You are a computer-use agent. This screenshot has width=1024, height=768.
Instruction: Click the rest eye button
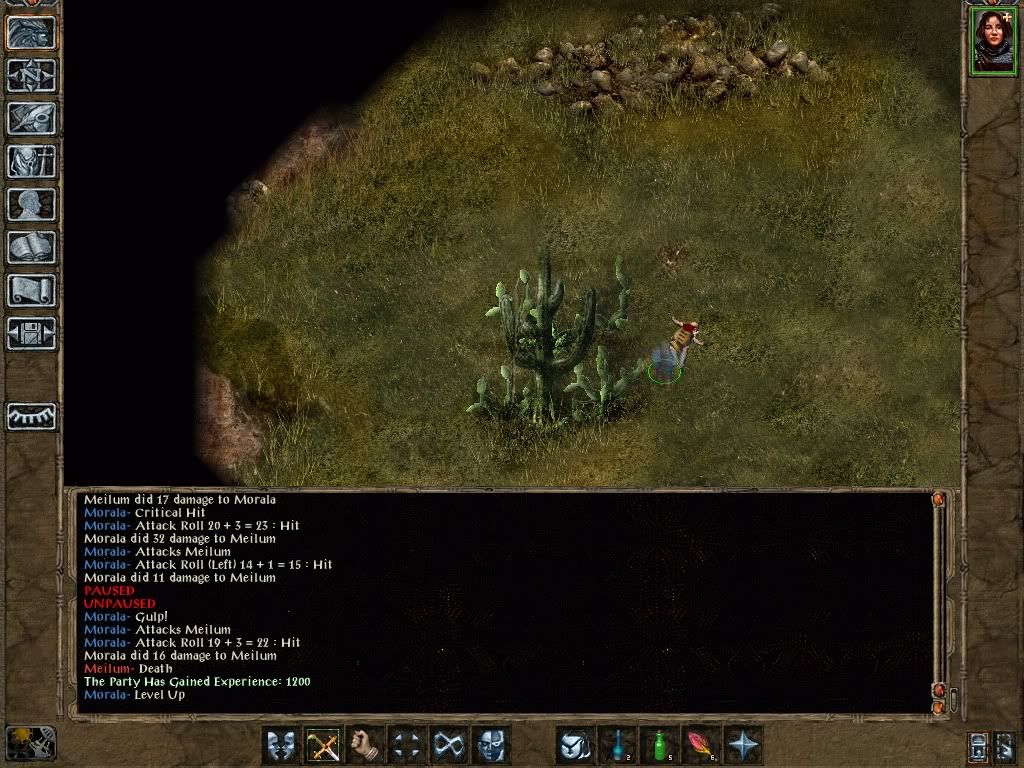pyautogui.click(x=31, y=416)
